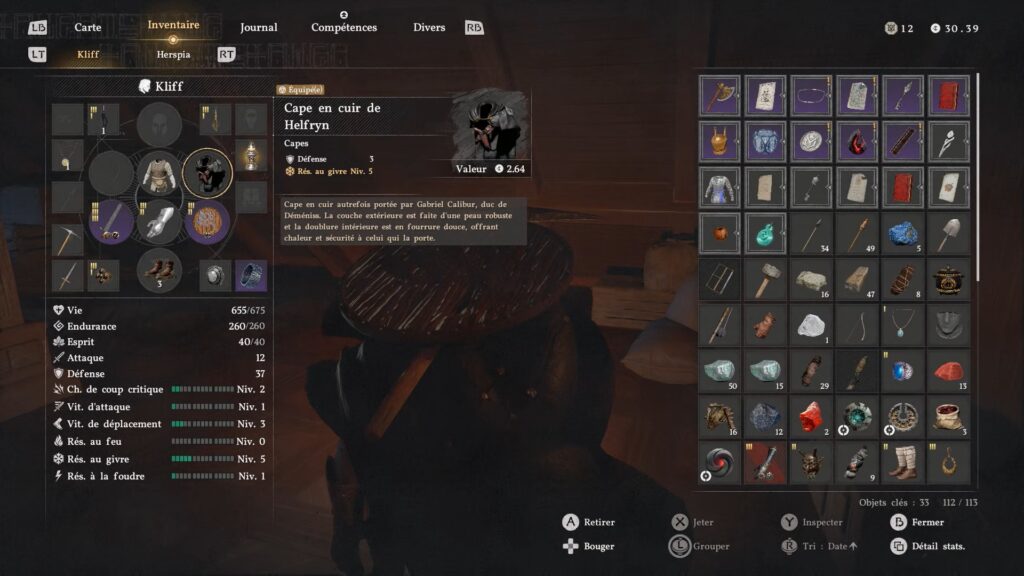The height and width of the screenshot is (576, 1024).
Task: Choose the equipped silver gauntlets slot
Action: tap(160, 221)
